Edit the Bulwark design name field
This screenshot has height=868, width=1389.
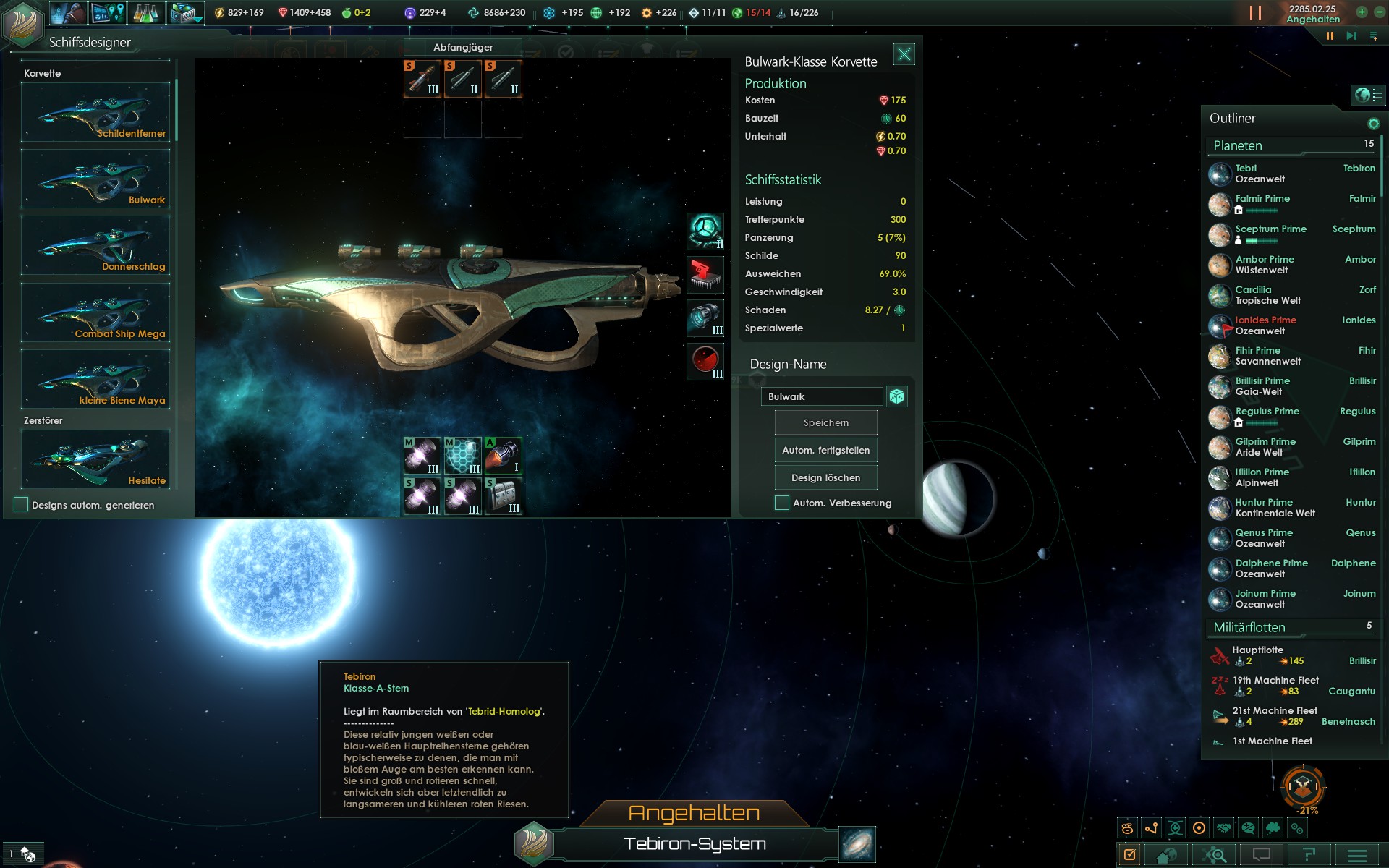point(821,396)
